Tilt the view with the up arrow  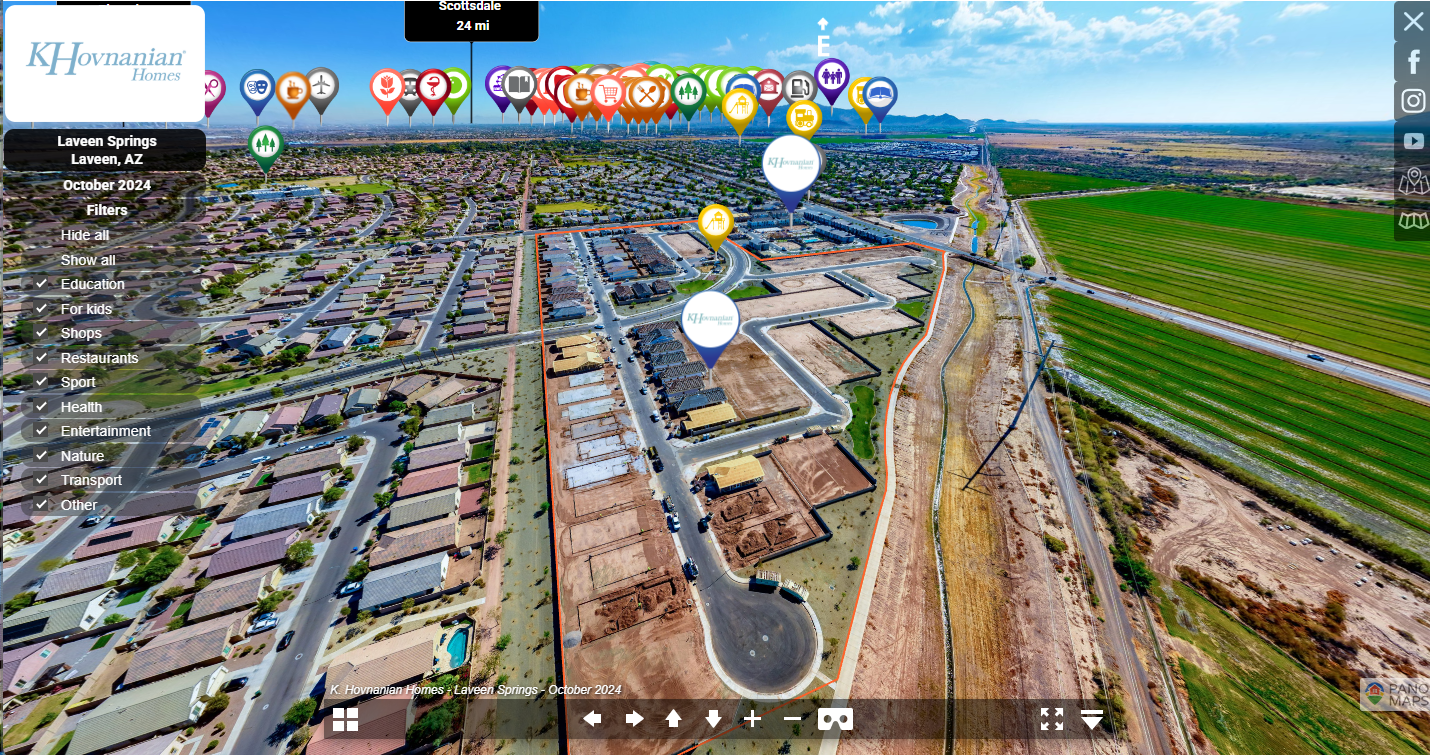[x=673, y=719]
